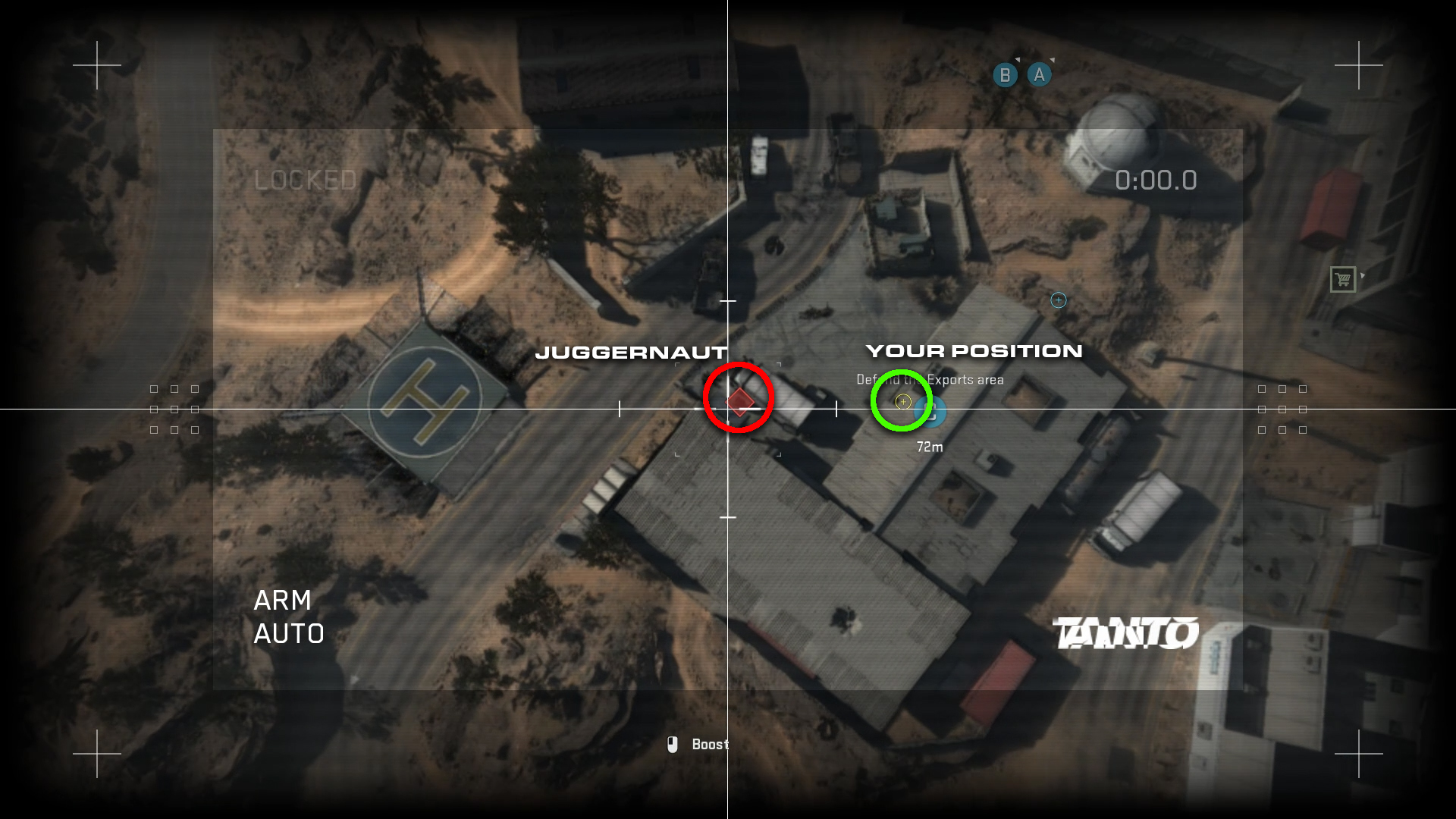The width and height of the screenshot is (1456, 819).
Task: Click the cyan plus marker near the rooftop
Action: 1058,300
